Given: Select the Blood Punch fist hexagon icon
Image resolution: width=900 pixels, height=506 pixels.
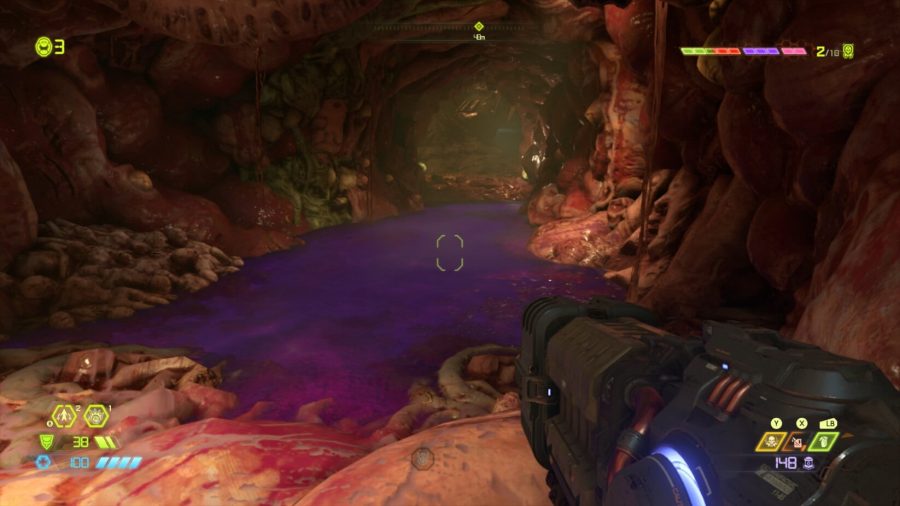Looking at the screenshot, I should [97, 415].
